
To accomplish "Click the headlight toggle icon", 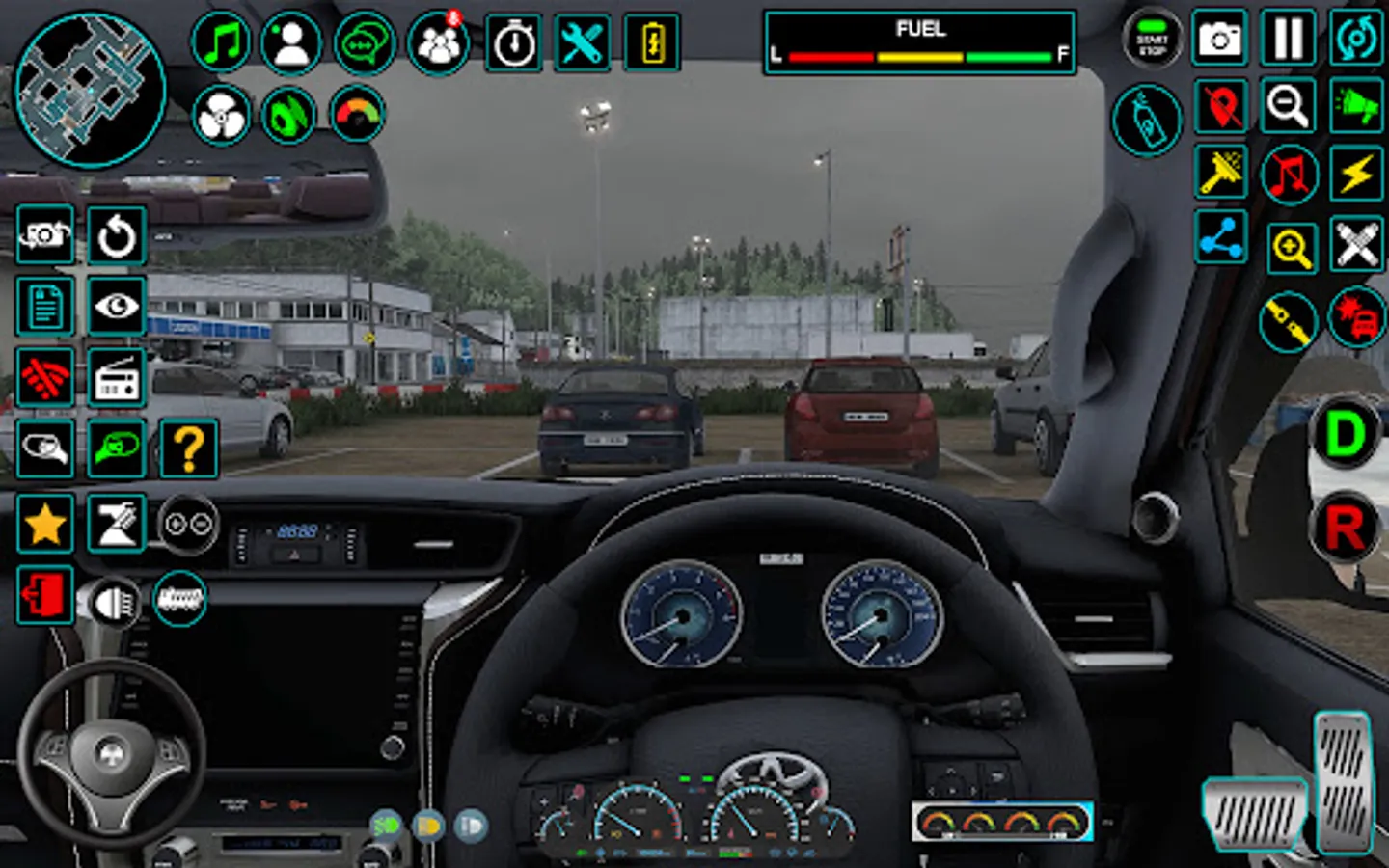I will (x=114, y=603).
